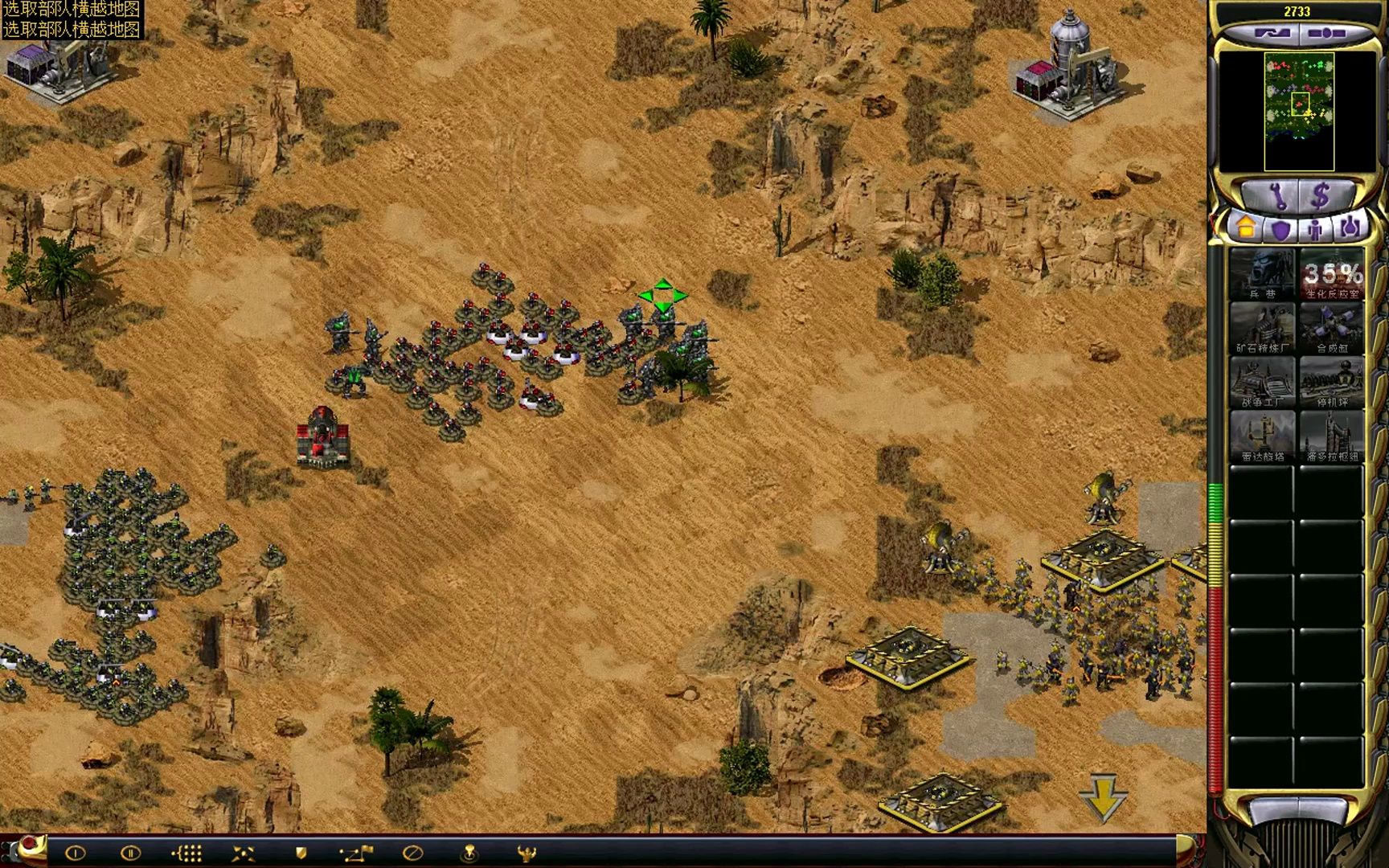Switch to the structures tab with house icon
This screenshot has width=1389, height=868.
(x=1245, y=229)
